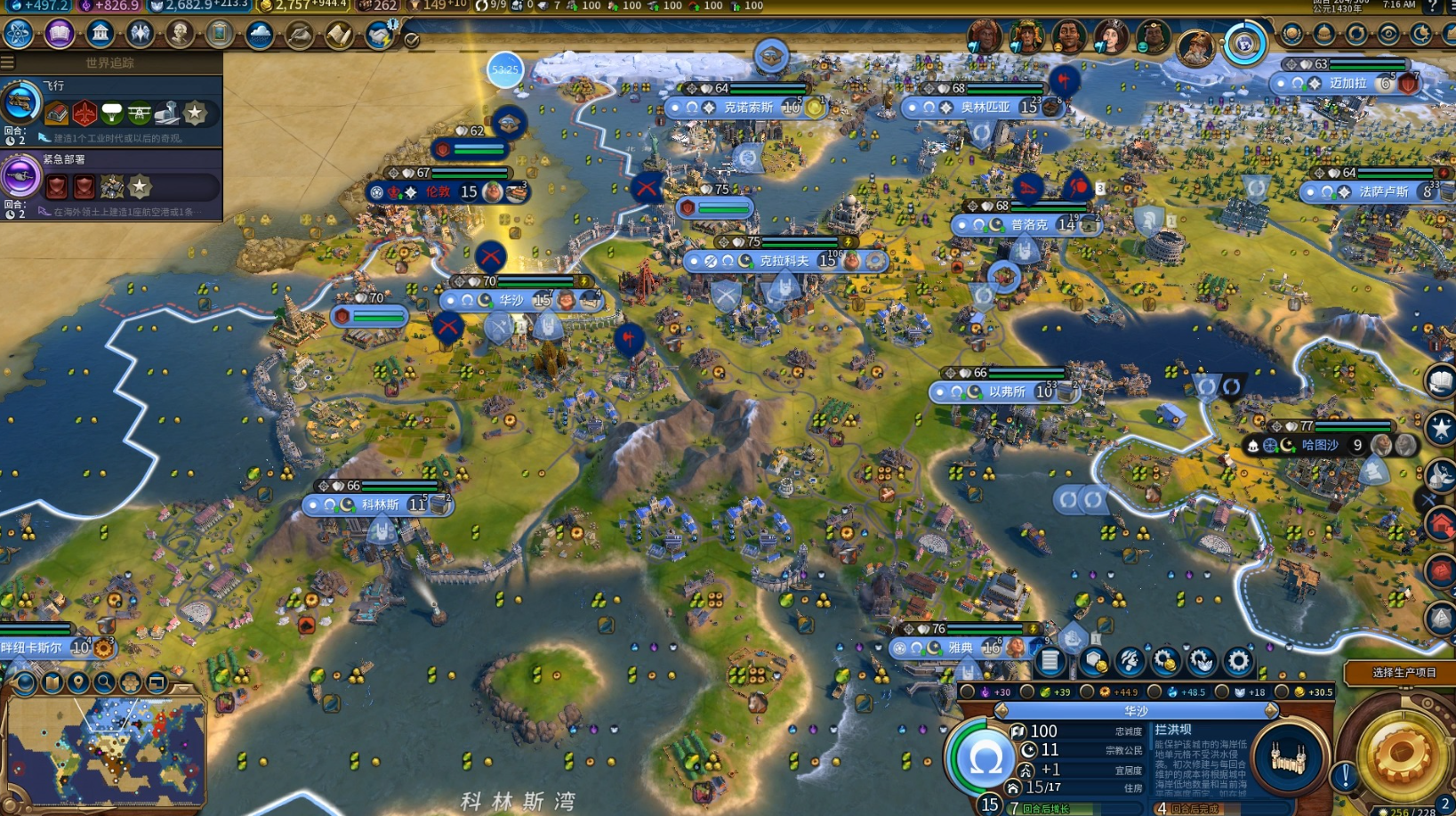Switch to next city with right arrow
1456x816 pixels.
pos(1271,710)
